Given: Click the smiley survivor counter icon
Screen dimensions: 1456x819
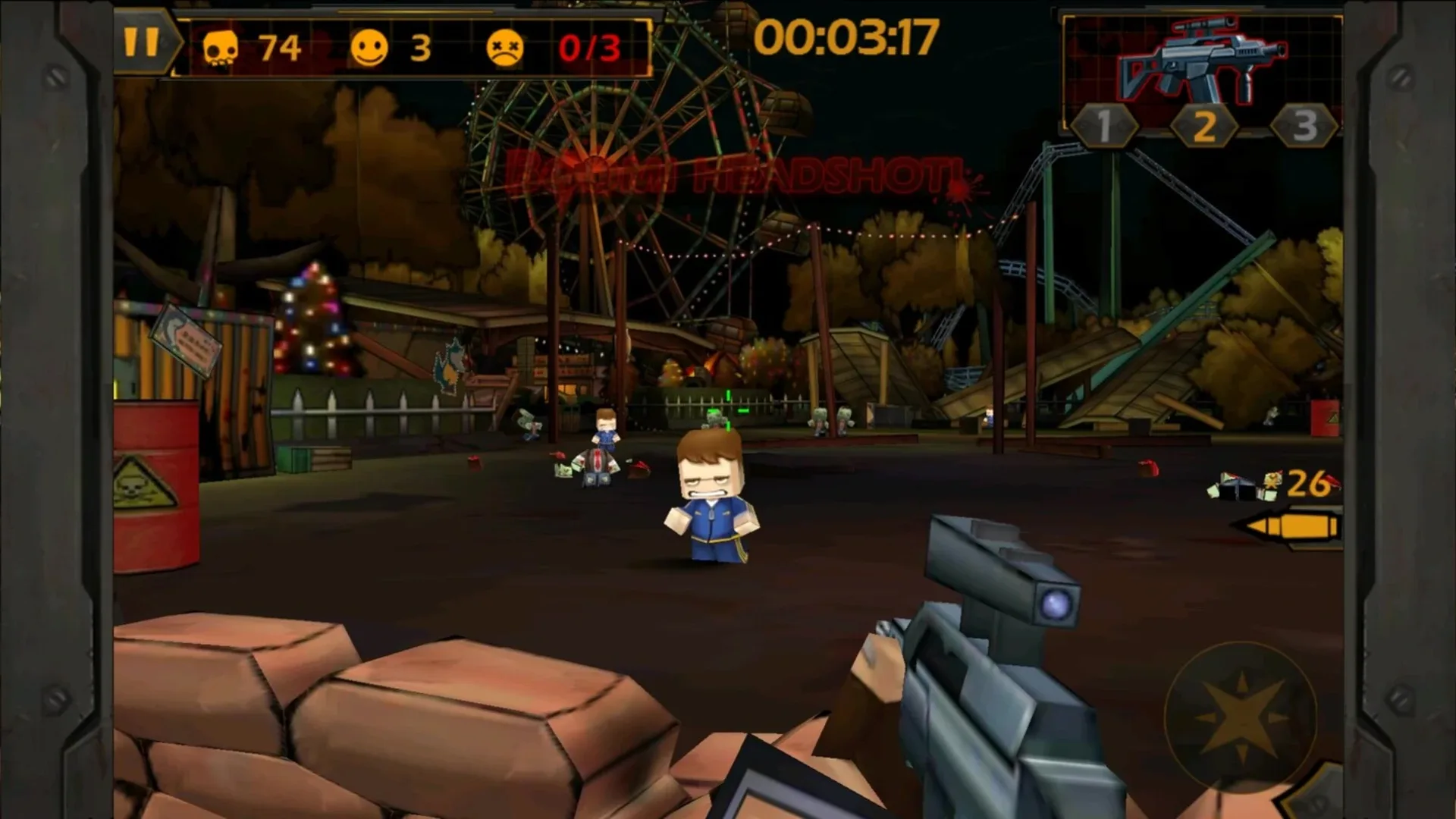Looking at the screenshot, I should 371,48.
